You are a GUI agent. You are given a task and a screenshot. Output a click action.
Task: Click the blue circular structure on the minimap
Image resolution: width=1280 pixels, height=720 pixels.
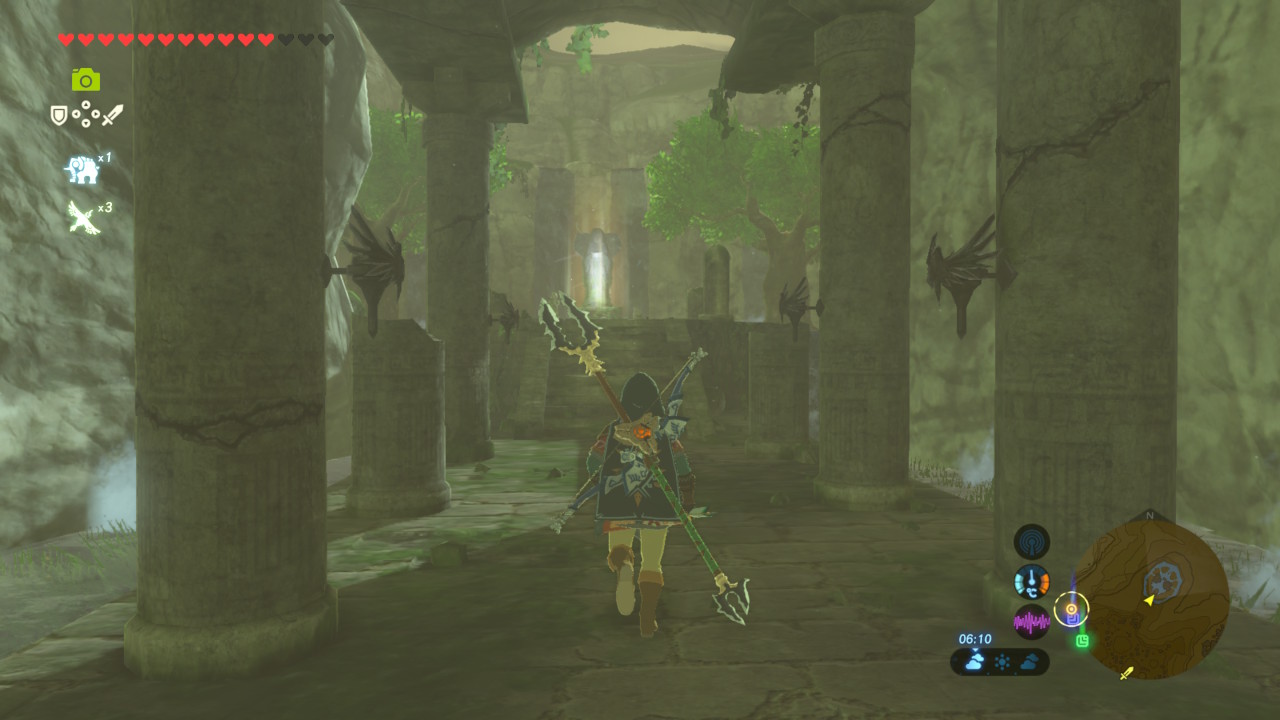pyautogui.click(x=1164, y=578)
